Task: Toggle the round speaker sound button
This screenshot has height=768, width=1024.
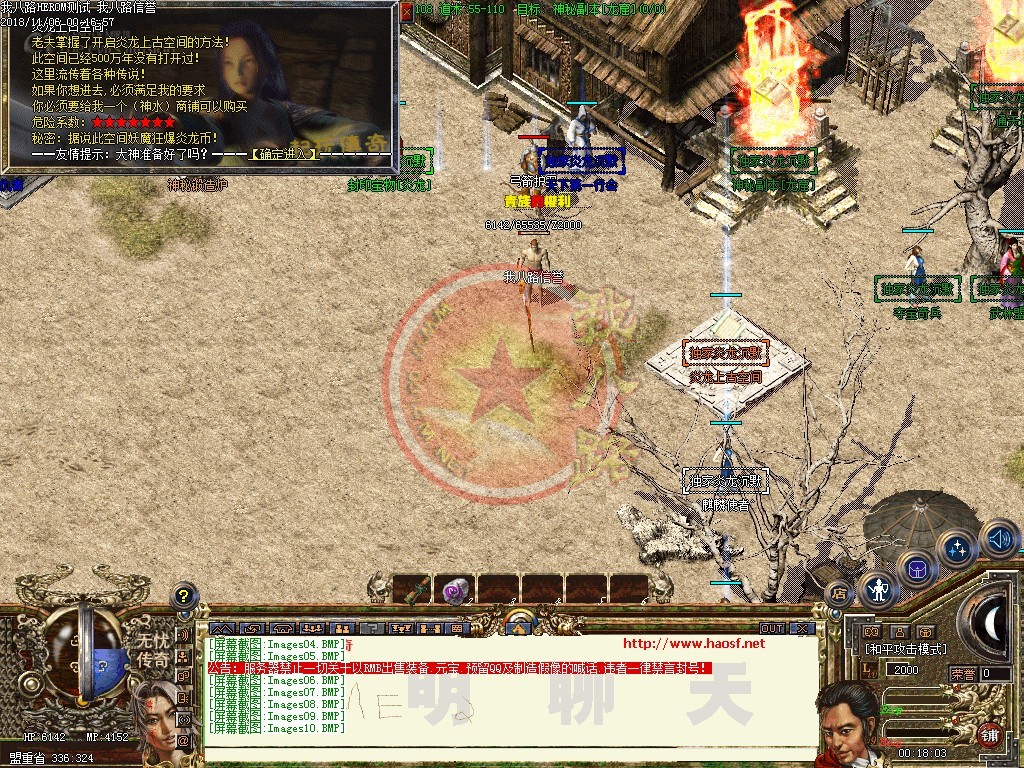Action: coord(998,539)
